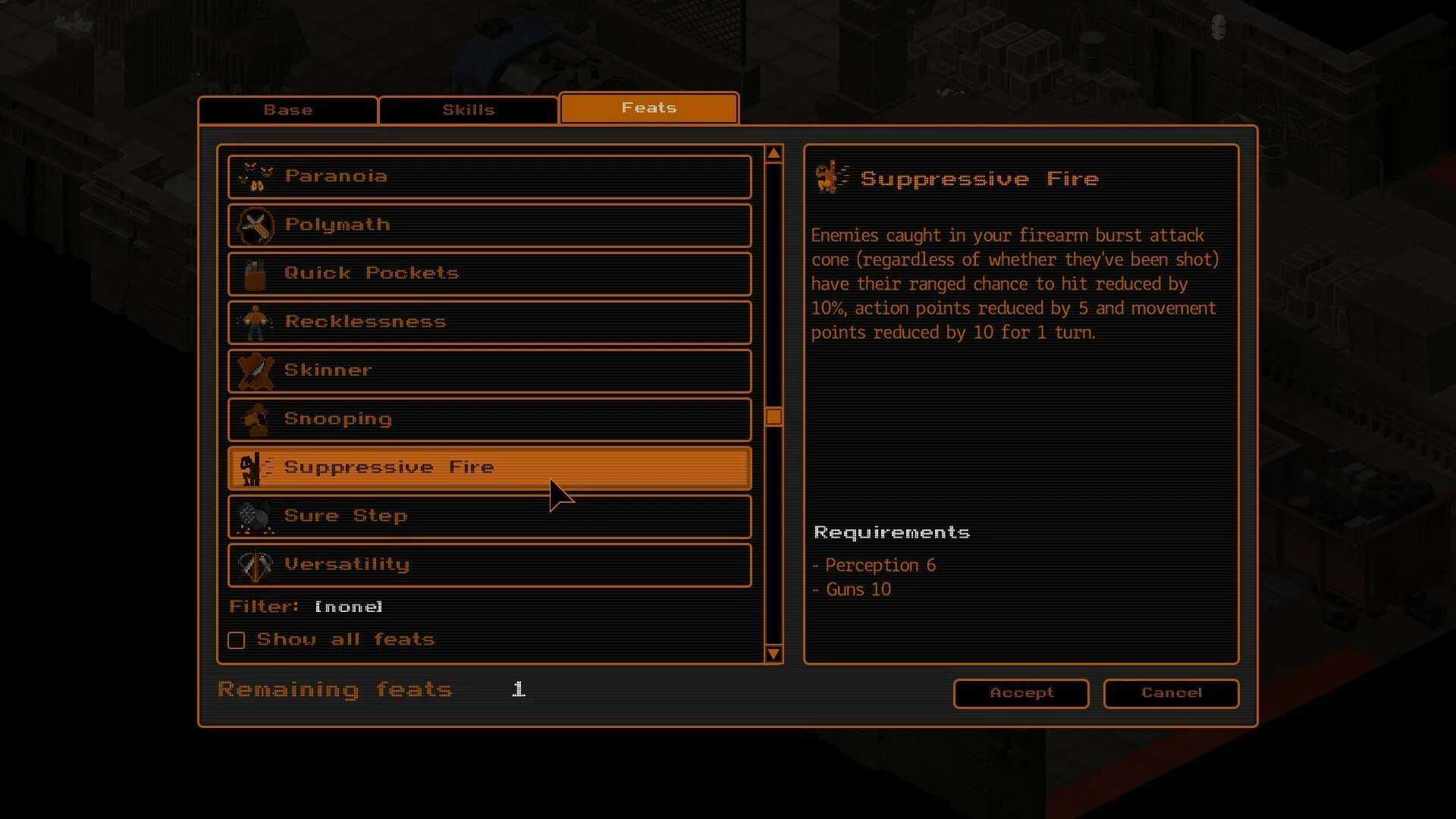Cancel the level-up changes
The image size is (1456, 819).
pyautogui.click(x=1171, y=693)
